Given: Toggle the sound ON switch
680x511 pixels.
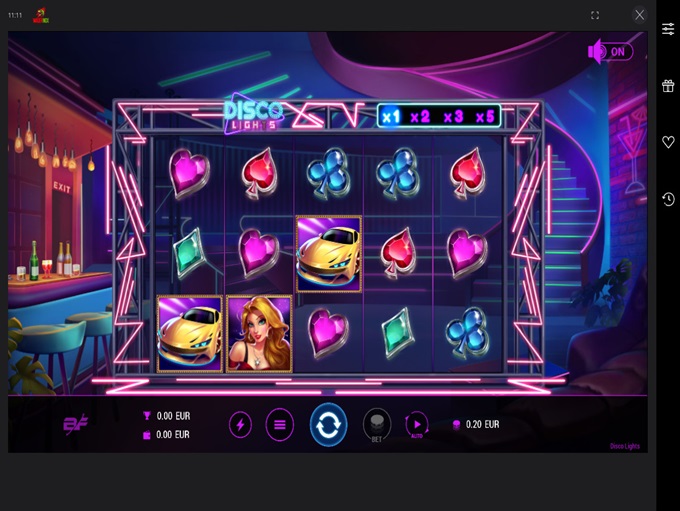Looking at the screenshot, I should point(610,51).
